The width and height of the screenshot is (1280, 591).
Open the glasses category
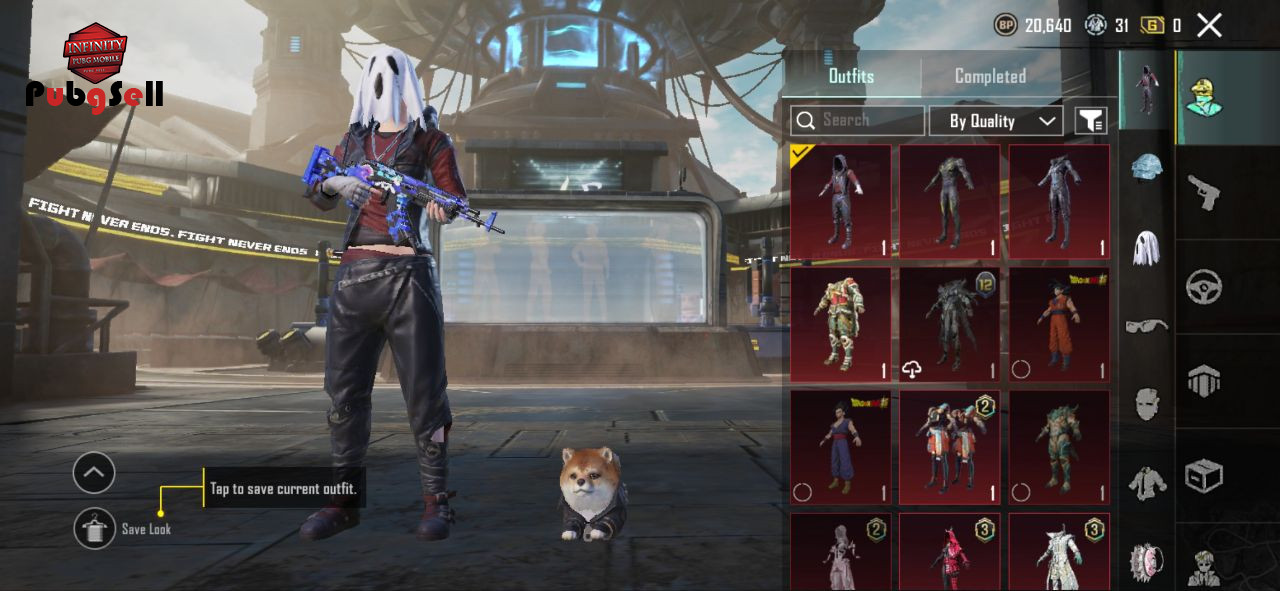(x=1147, y=325)
